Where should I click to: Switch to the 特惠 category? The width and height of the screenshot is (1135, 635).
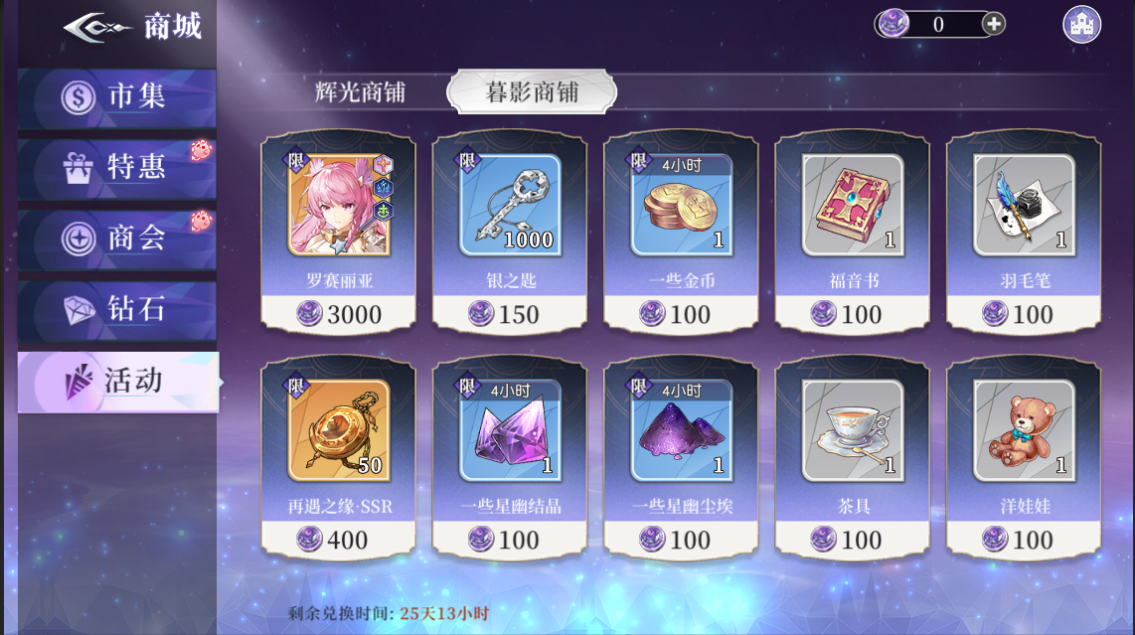point(117,167)
